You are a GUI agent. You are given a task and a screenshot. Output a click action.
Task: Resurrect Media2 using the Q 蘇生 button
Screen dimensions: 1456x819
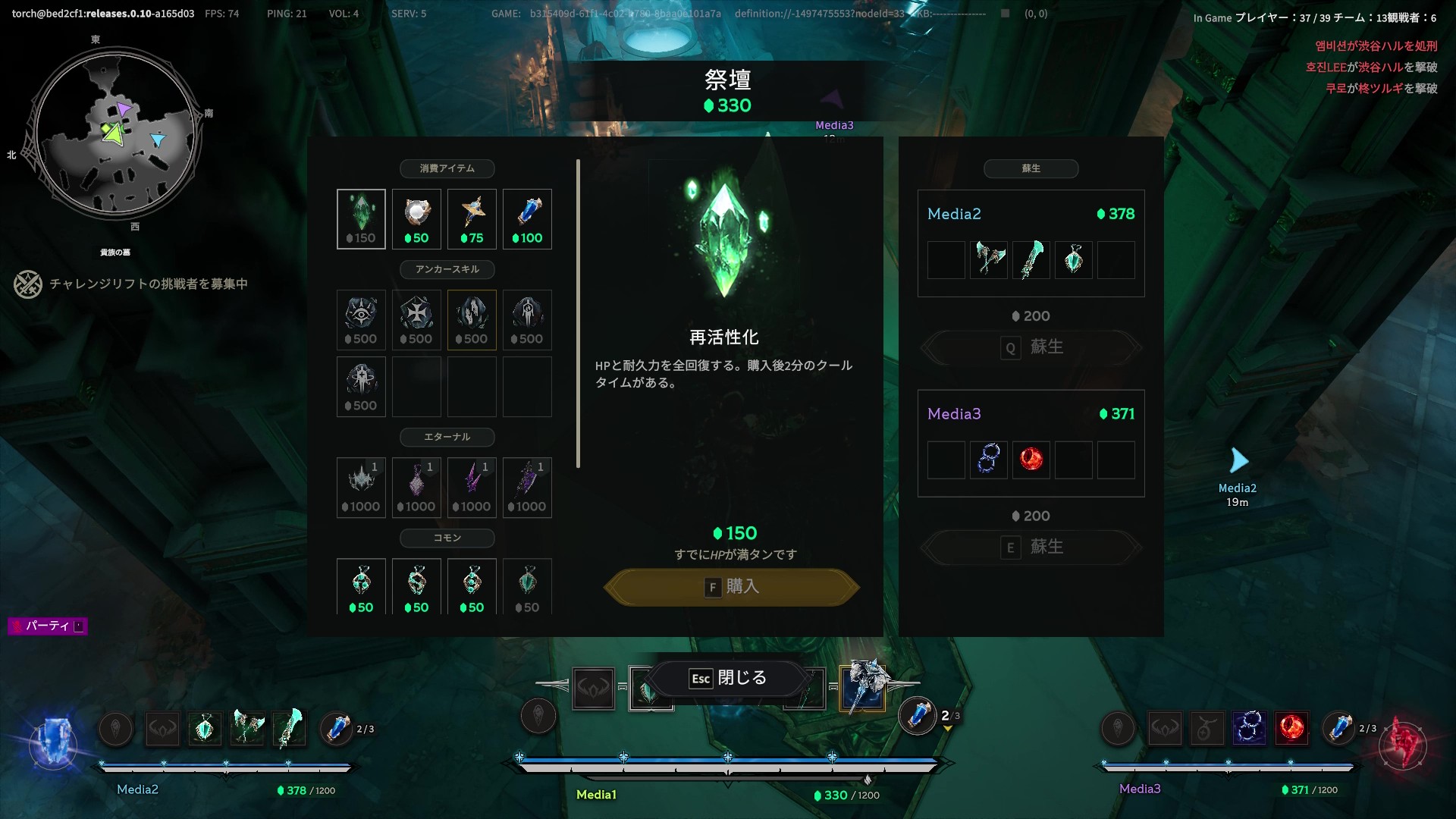pos(1031,347)
